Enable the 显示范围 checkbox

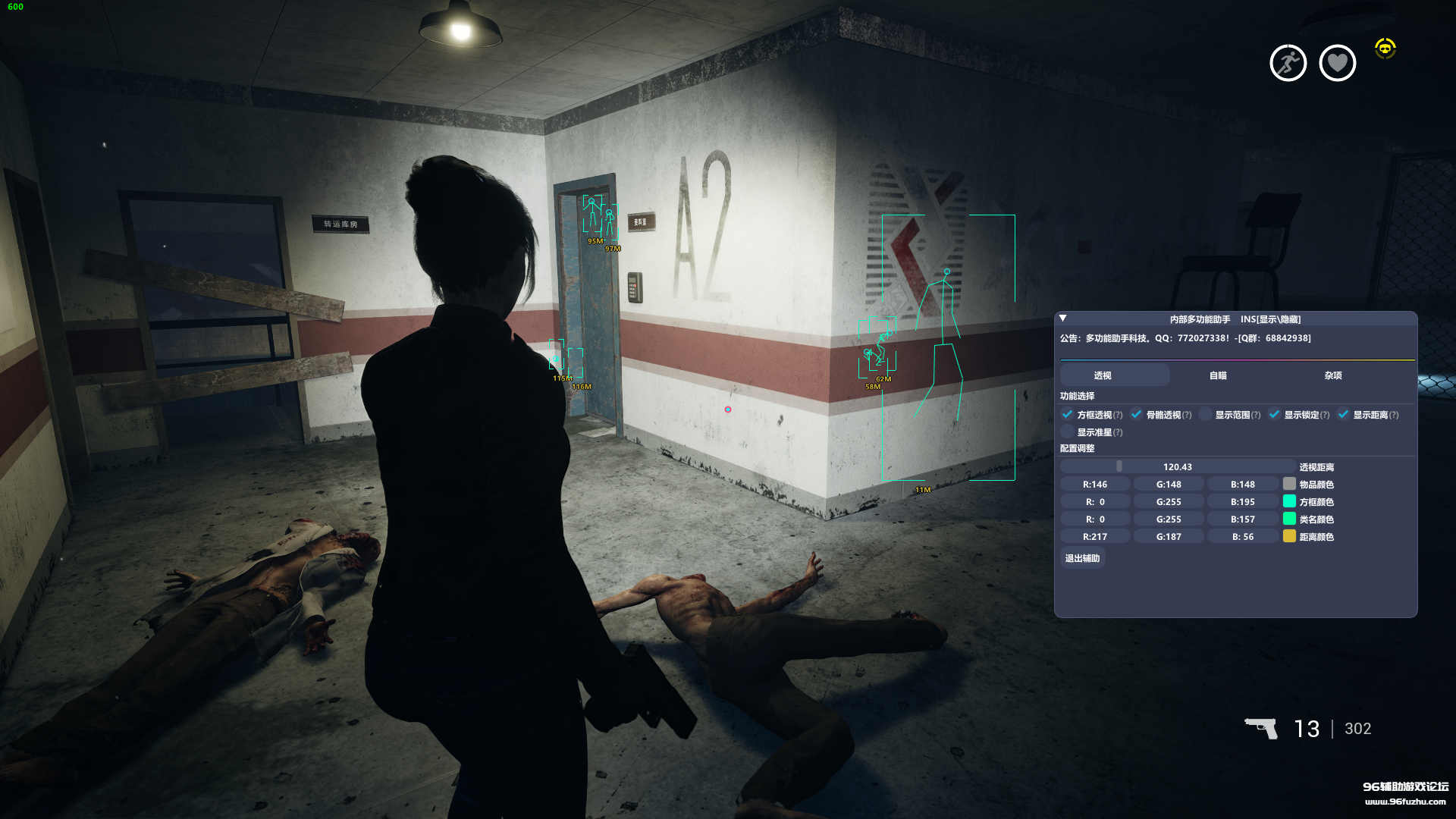click(x=1206, y=415)
